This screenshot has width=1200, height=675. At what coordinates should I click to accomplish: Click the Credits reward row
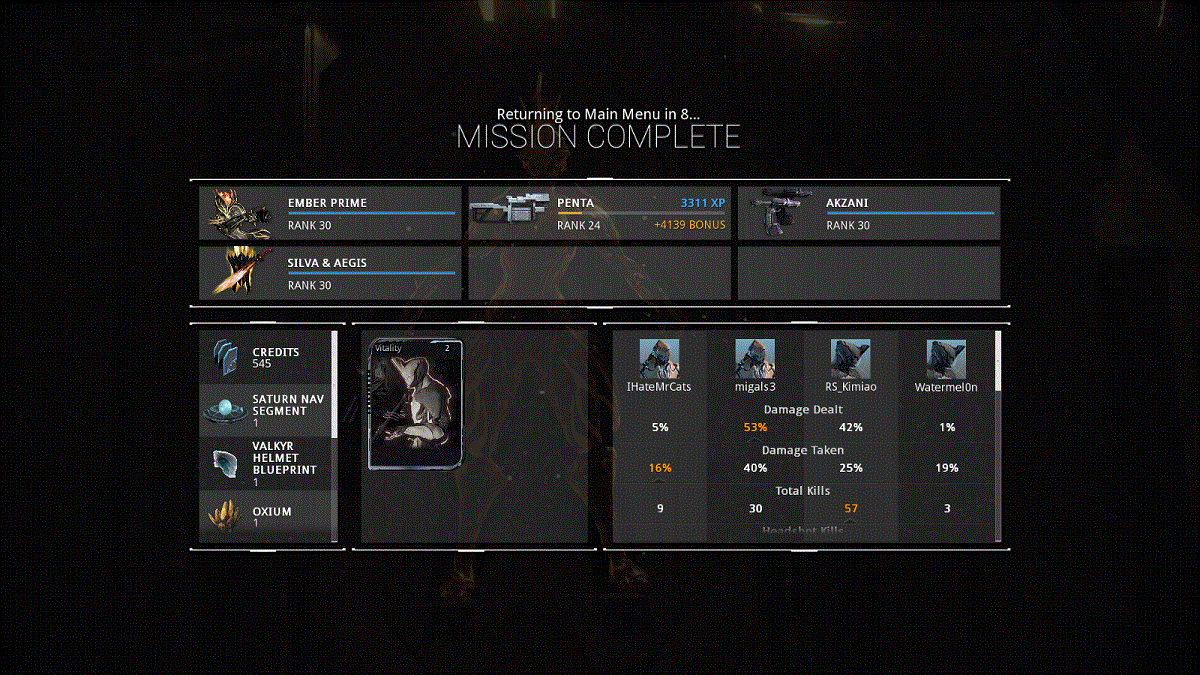pyautogui.click(x=266, y=358)
